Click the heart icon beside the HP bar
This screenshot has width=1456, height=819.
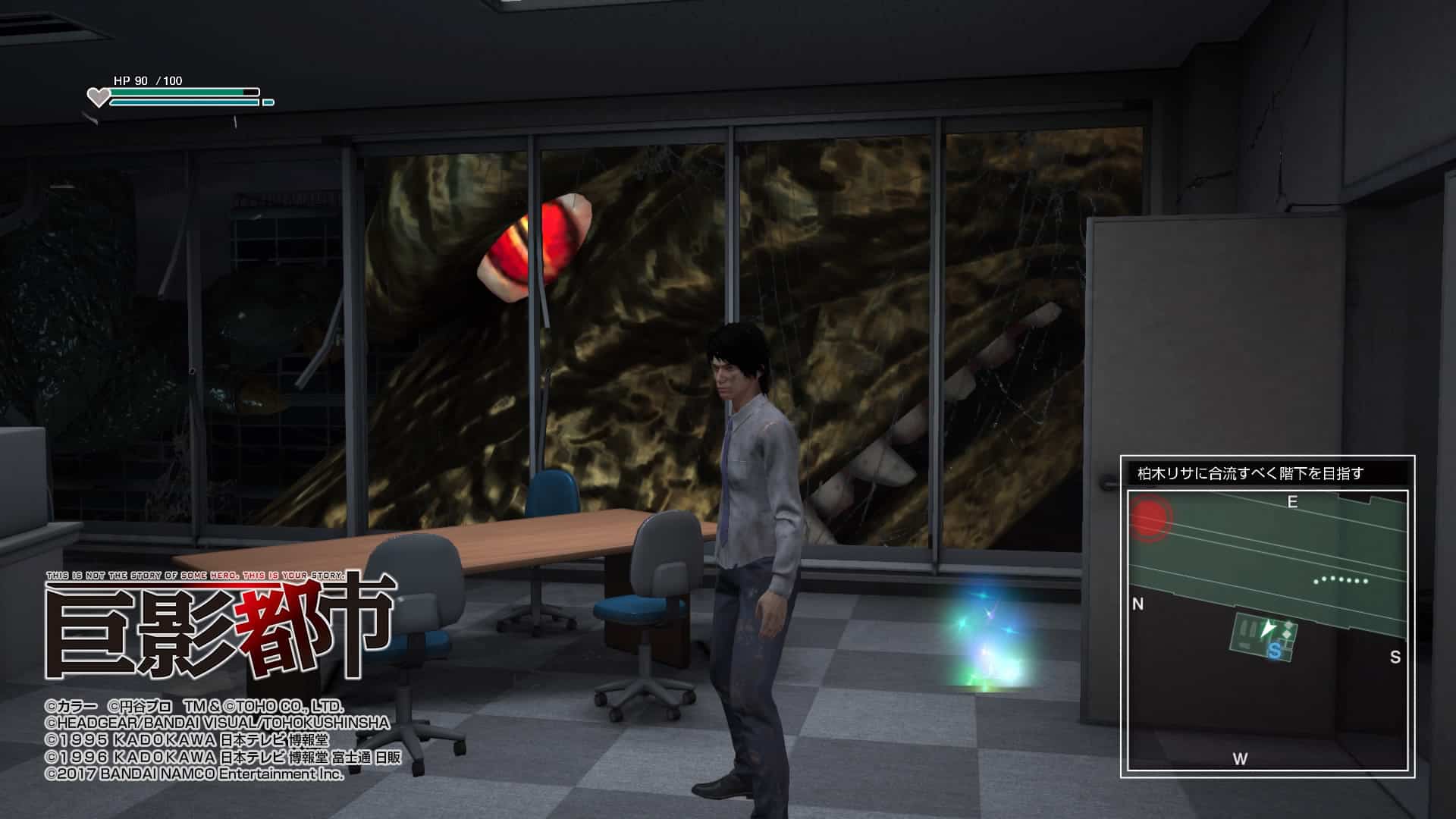(x=97, y=95)
